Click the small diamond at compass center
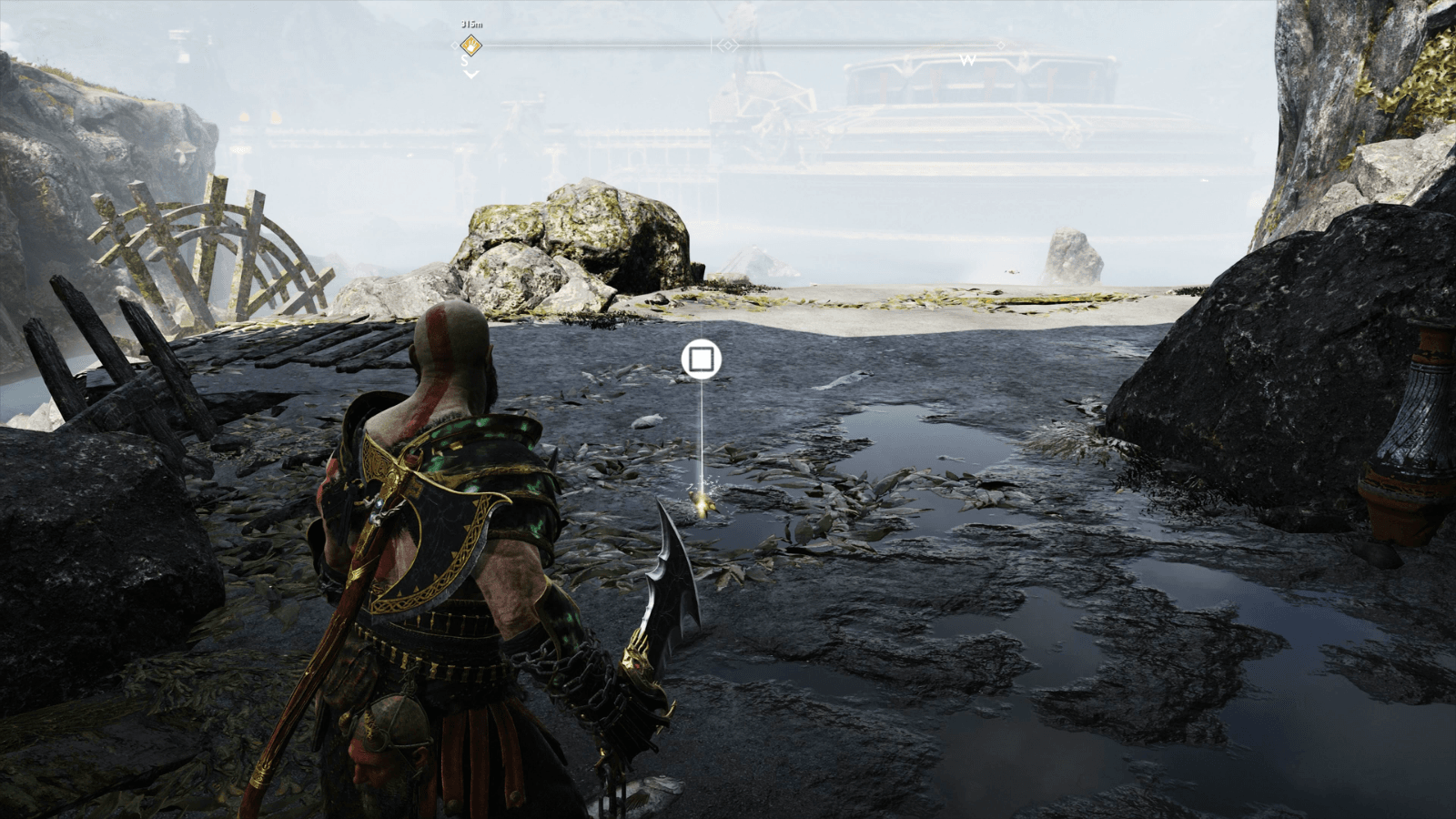The height and width of the screenshot is (819, 1456). (727, 45)
